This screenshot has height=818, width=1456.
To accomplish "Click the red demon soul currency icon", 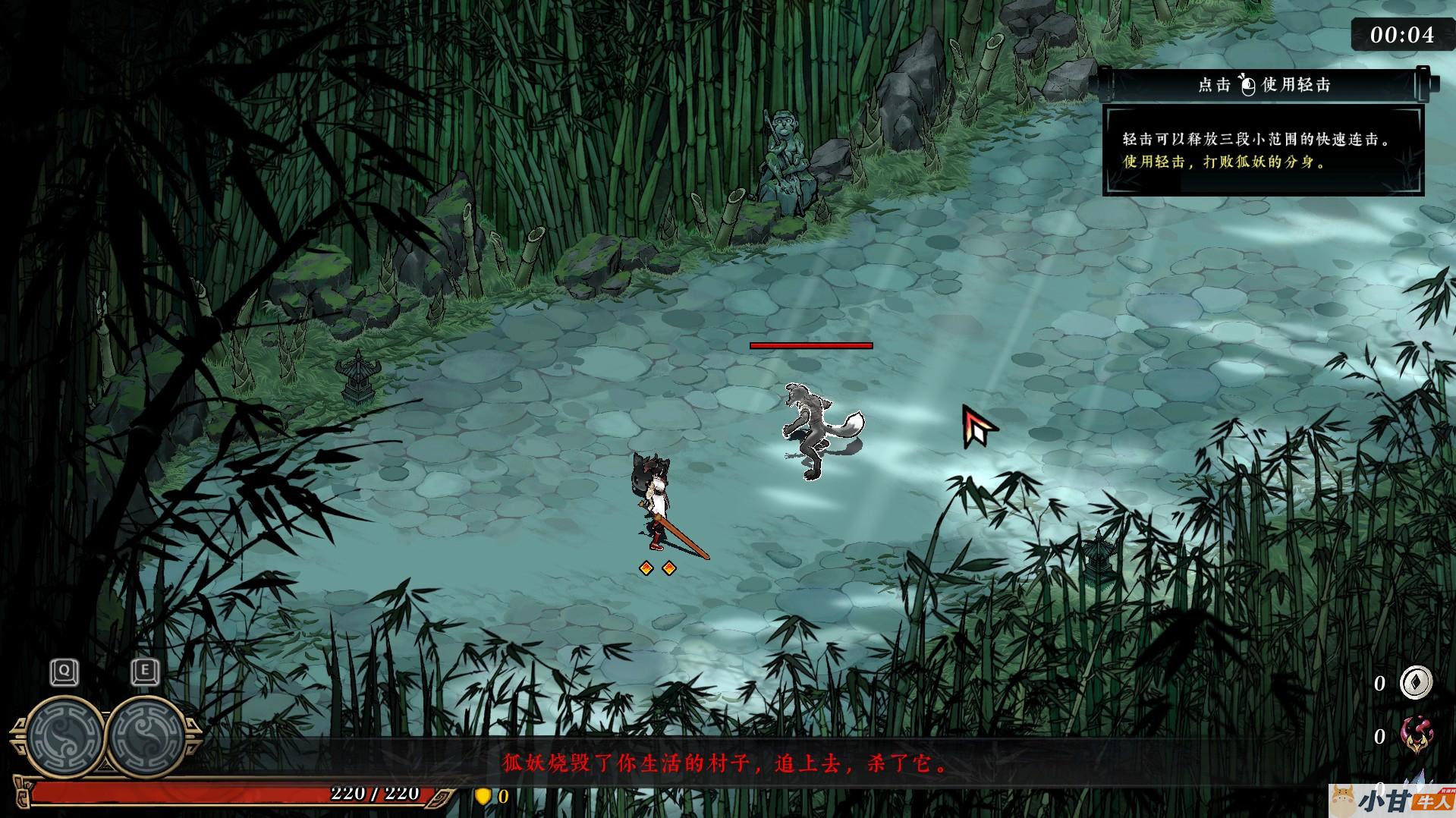I will click(1415, 735).
